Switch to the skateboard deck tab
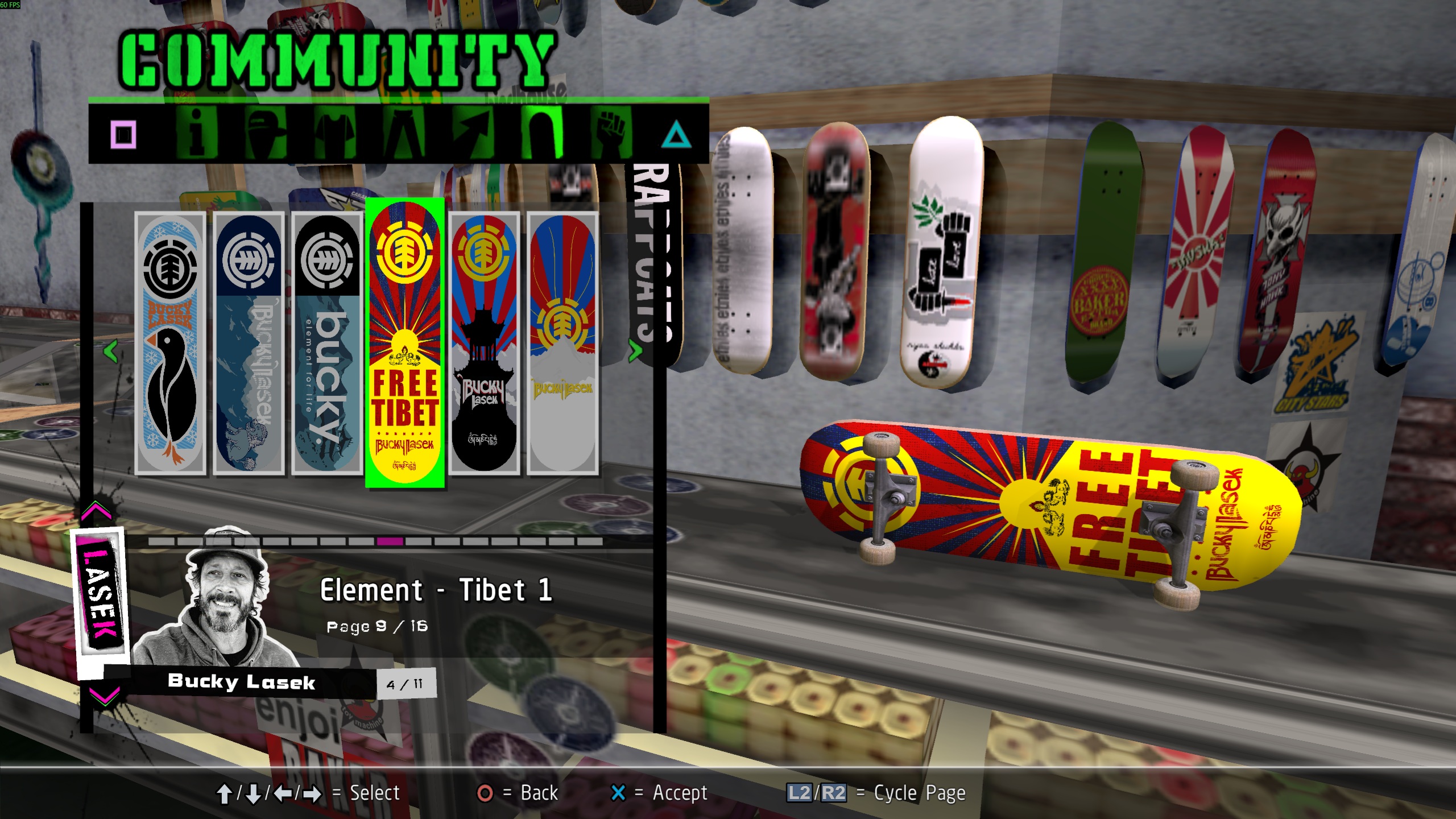The width and height of the screenshot is (1456, 819). (x=543, y=134)
